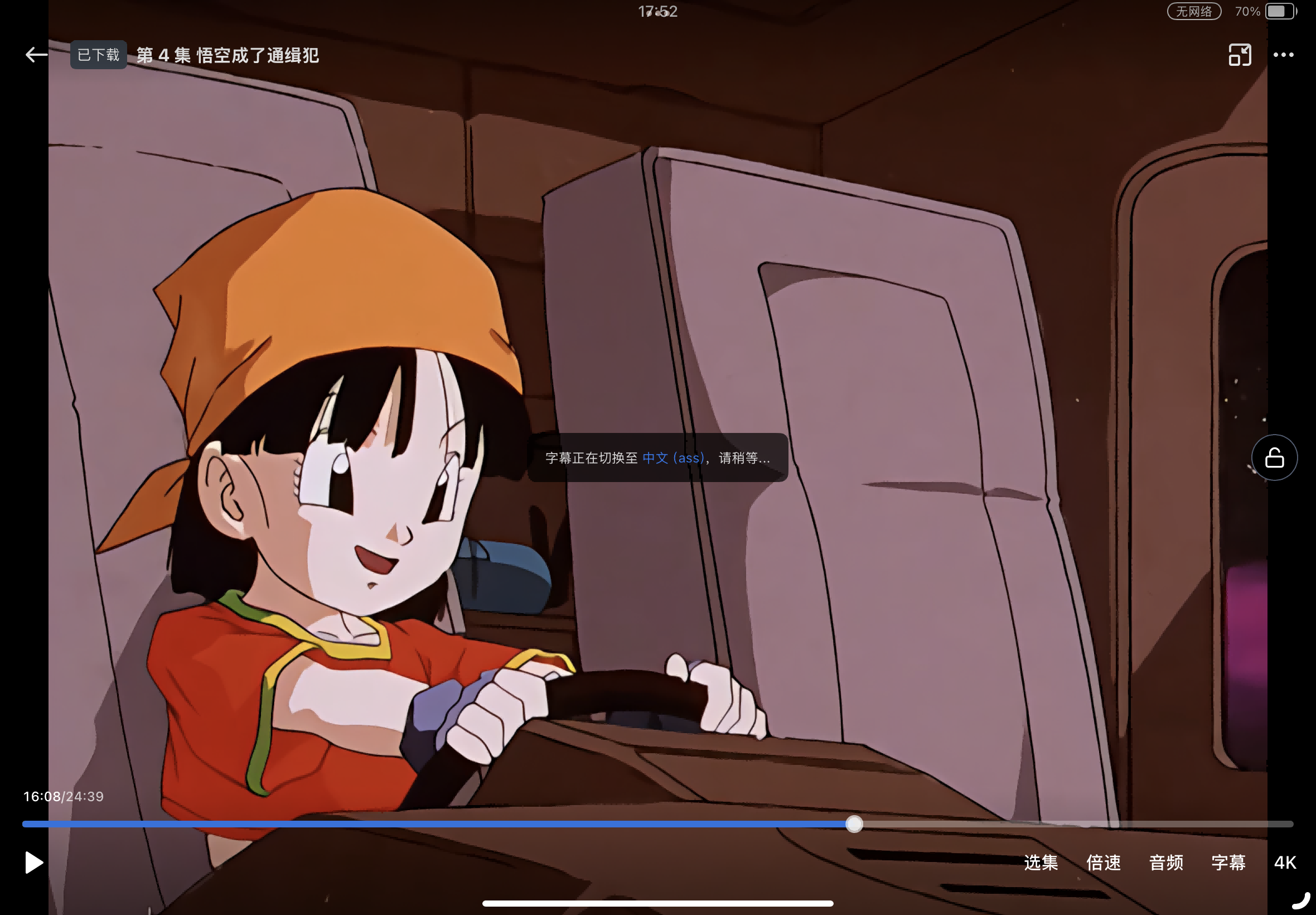Open the three-dot more options menu
This screenshot has height=915, width=1316.
[1283, 55]
